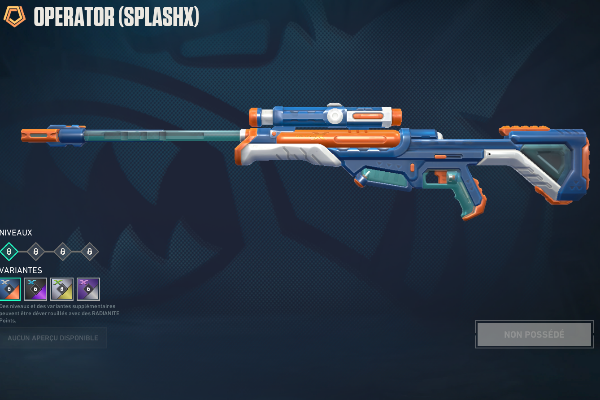Choose the black and purple variant
600x400 pixels.
click(x=36, y=289)
